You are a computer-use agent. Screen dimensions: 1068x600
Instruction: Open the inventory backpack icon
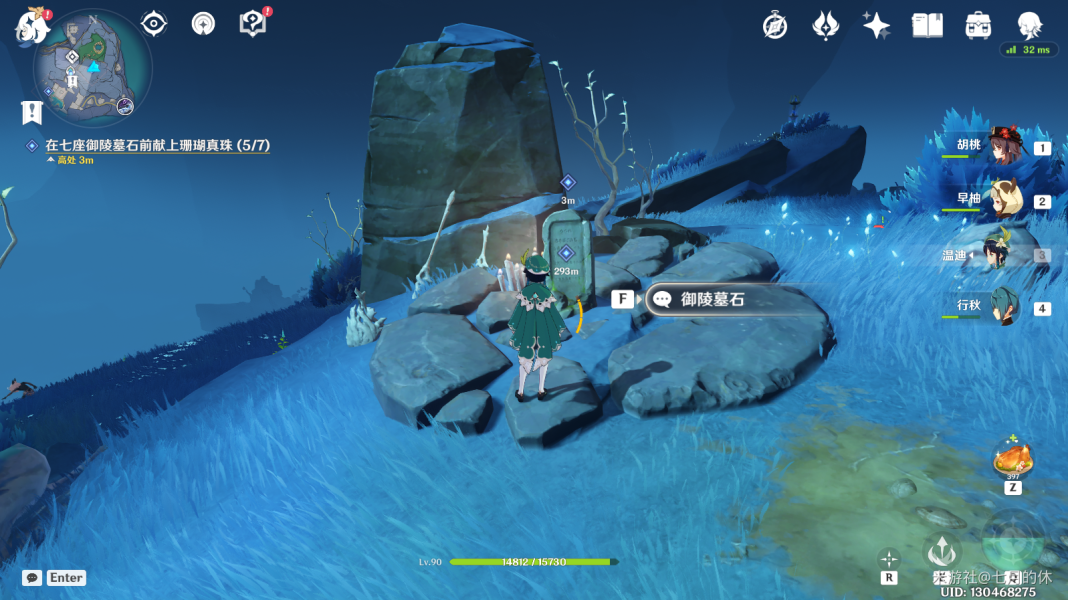tap(978, 26)
